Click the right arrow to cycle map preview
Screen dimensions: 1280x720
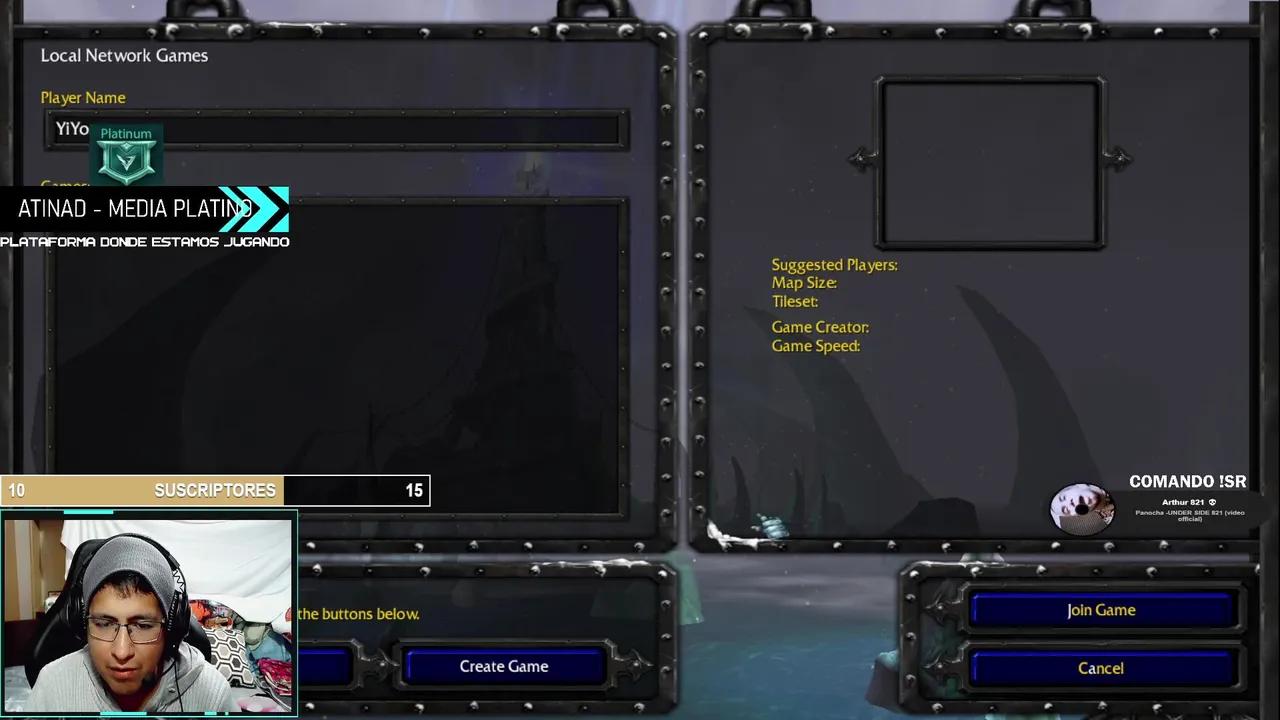1121,160
